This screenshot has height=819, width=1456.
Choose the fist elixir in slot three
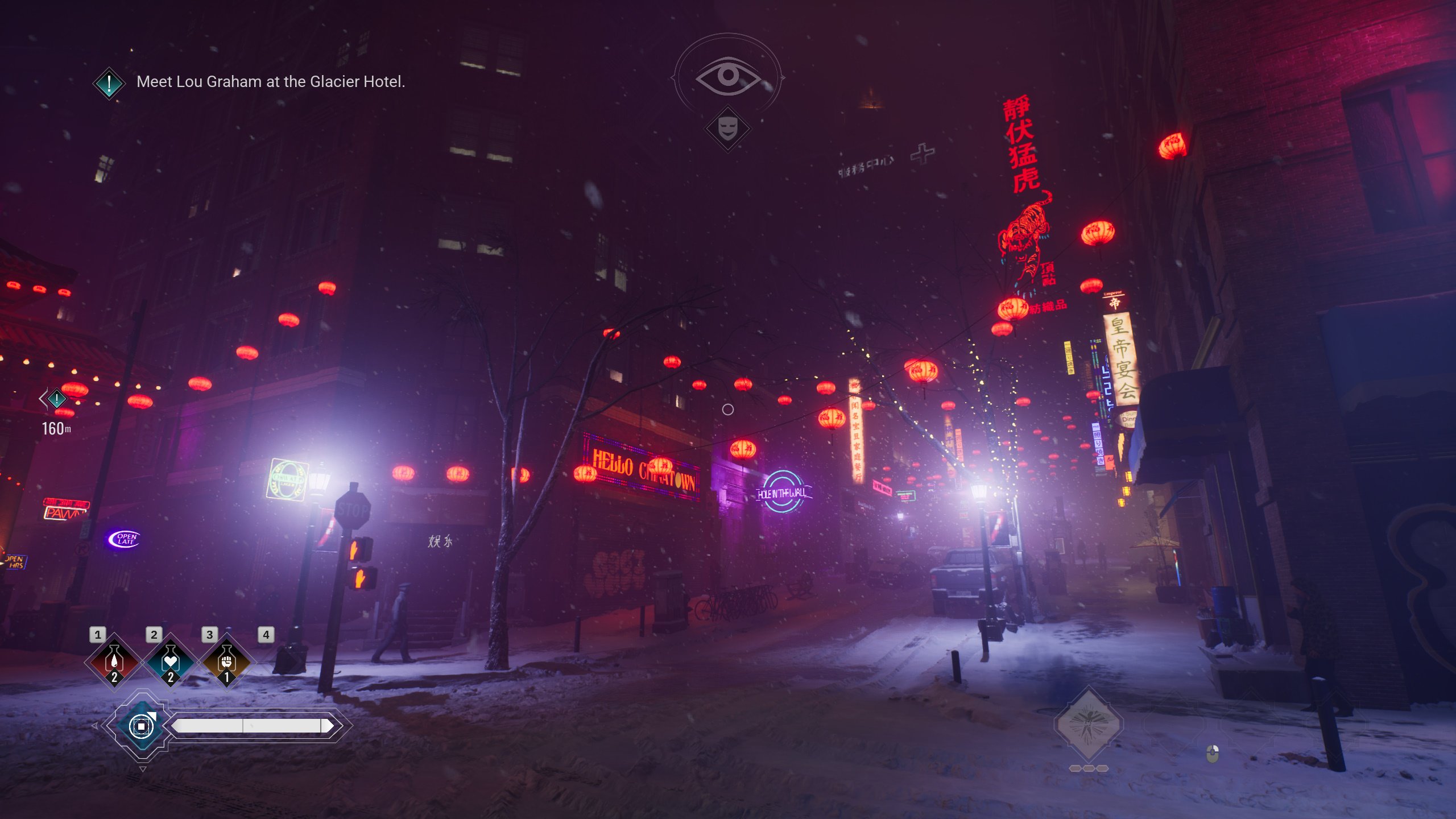[226, 661]
